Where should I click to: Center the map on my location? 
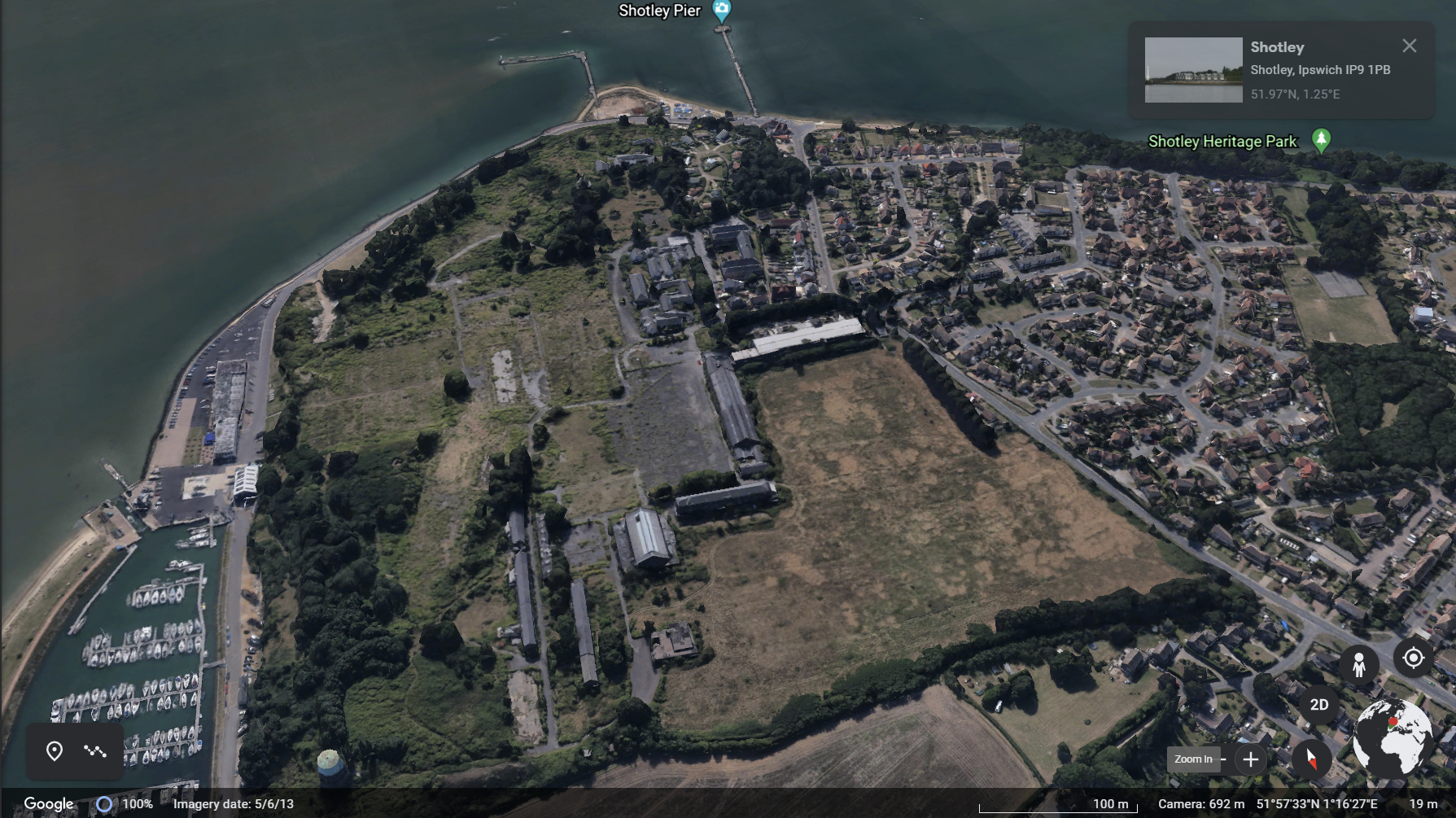(1414, 658)
